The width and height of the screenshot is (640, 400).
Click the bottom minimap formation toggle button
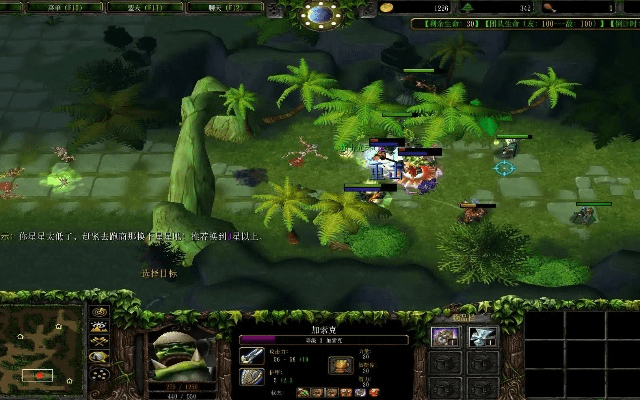coord(99,375)
